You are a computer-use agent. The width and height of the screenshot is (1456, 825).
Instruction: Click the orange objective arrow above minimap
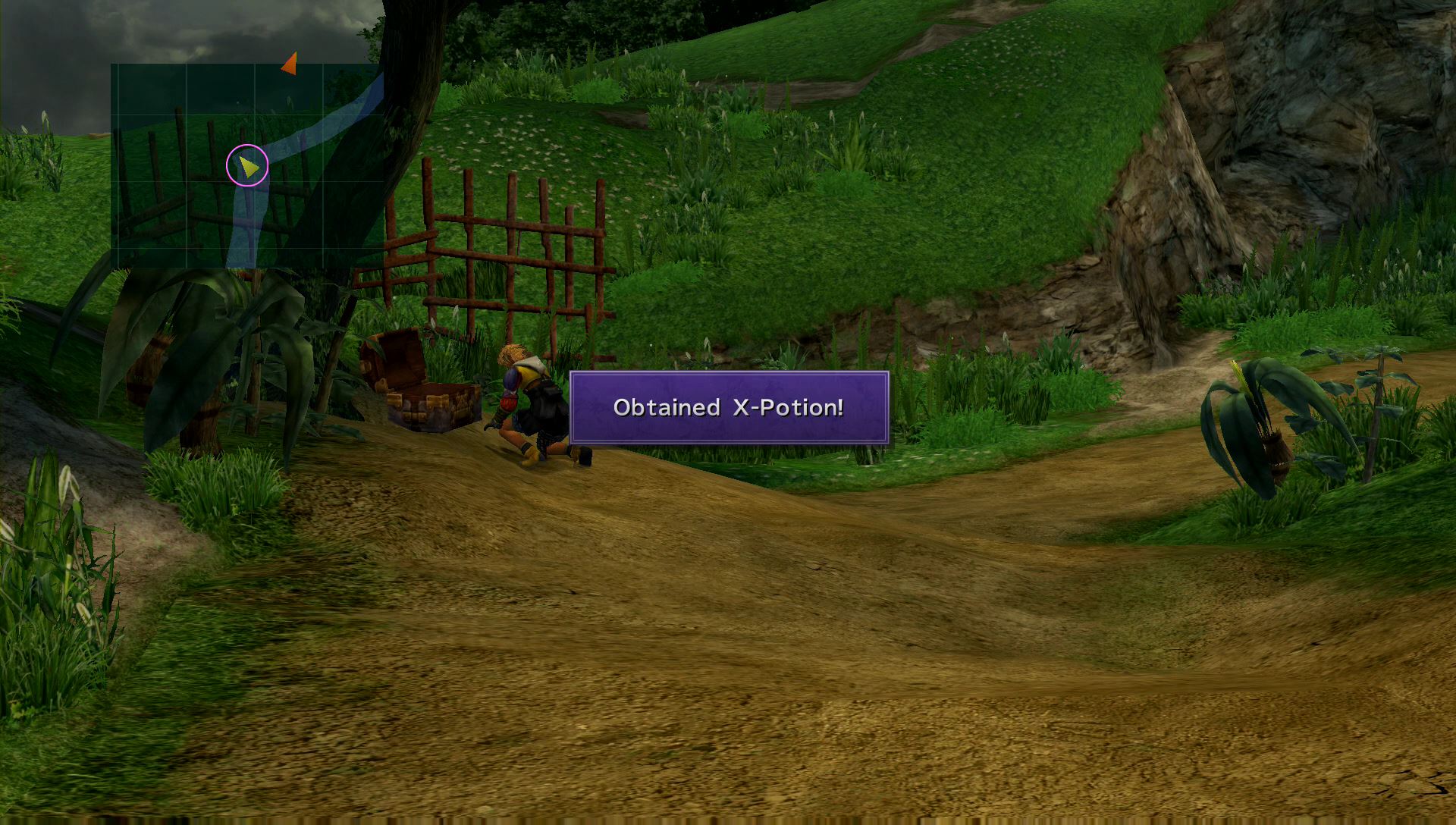click(x=290, y=64)
